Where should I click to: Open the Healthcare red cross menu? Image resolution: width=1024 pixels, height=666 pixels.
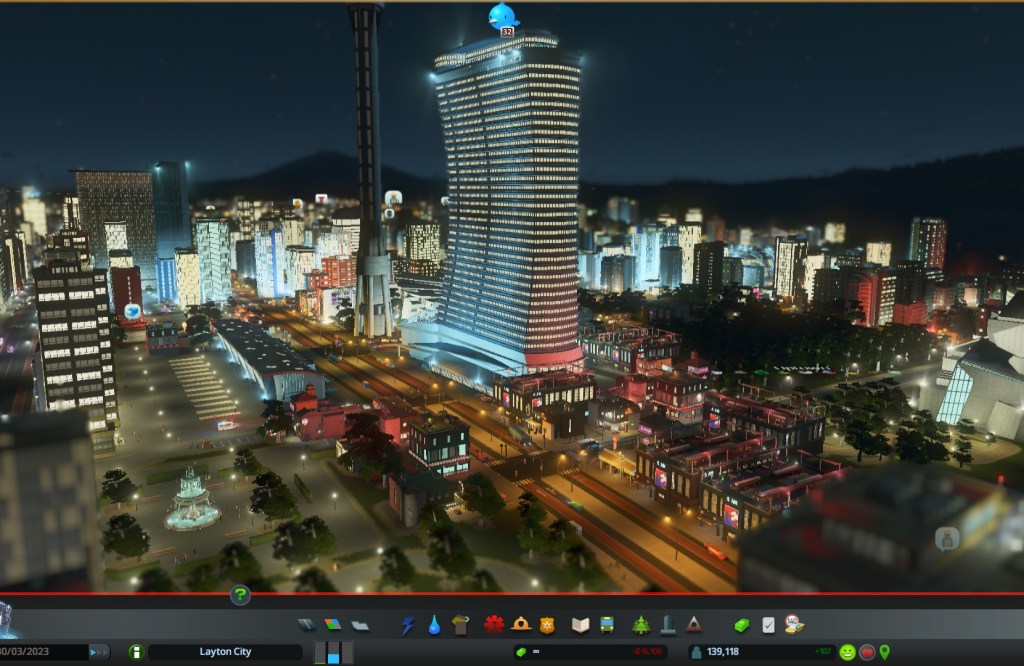click(x=494, y=625)
